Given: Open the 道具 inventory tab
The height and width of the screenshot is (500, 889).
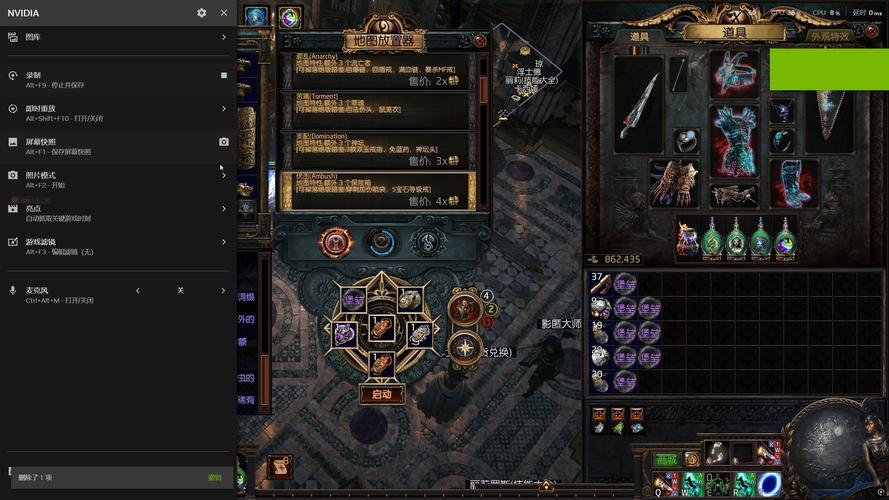Looking at the screenshot, I should pyautogui.click(x=740, y=32).
